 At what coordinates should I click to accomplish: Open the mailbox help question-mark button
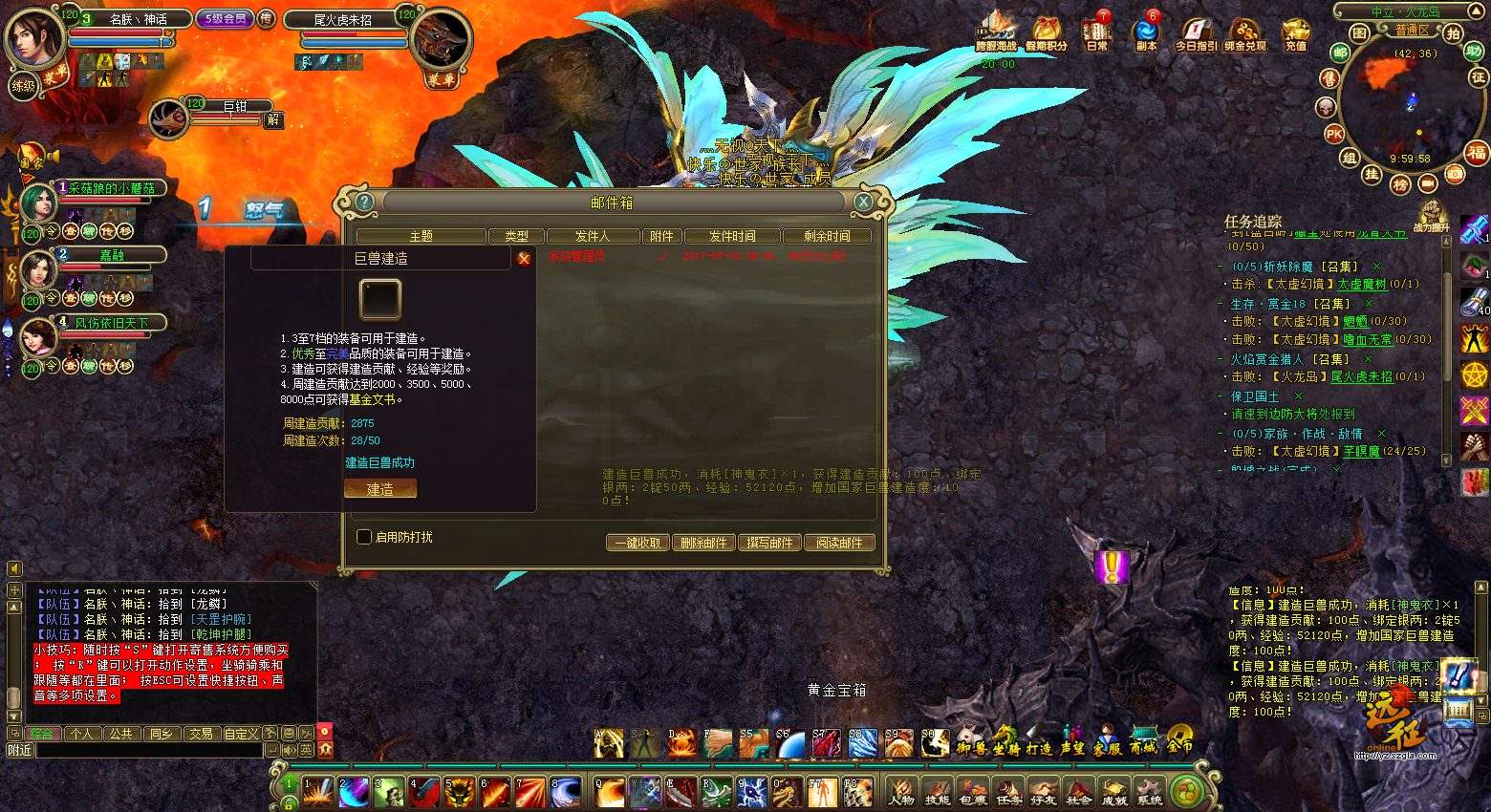[x=364, y=202]
